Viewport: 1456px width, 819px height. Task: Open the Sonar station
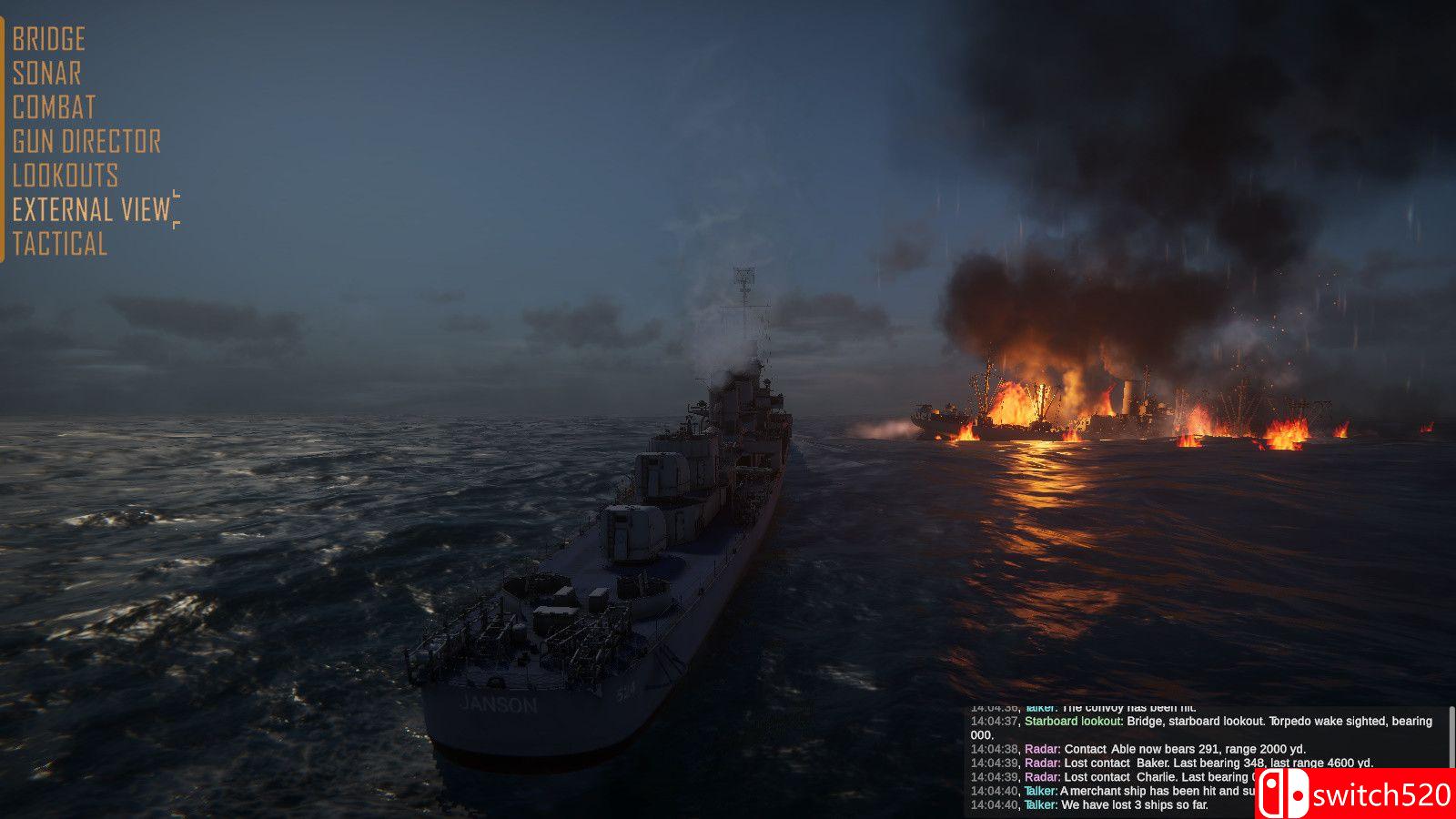point(47,73)
